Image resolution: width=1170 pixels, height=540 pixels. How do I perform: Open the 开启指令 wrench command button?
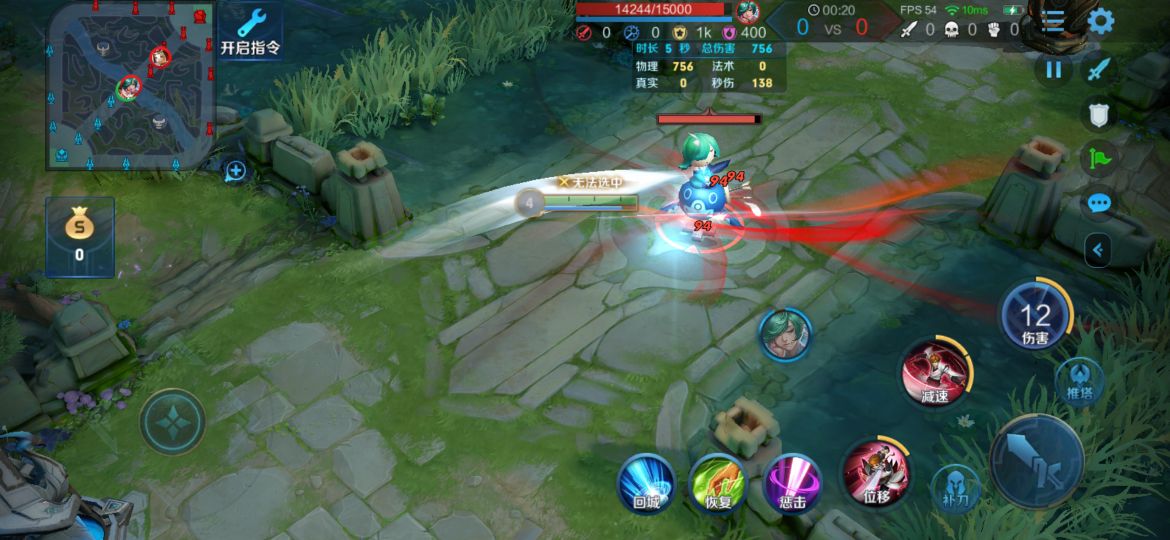tap(250, 30)
